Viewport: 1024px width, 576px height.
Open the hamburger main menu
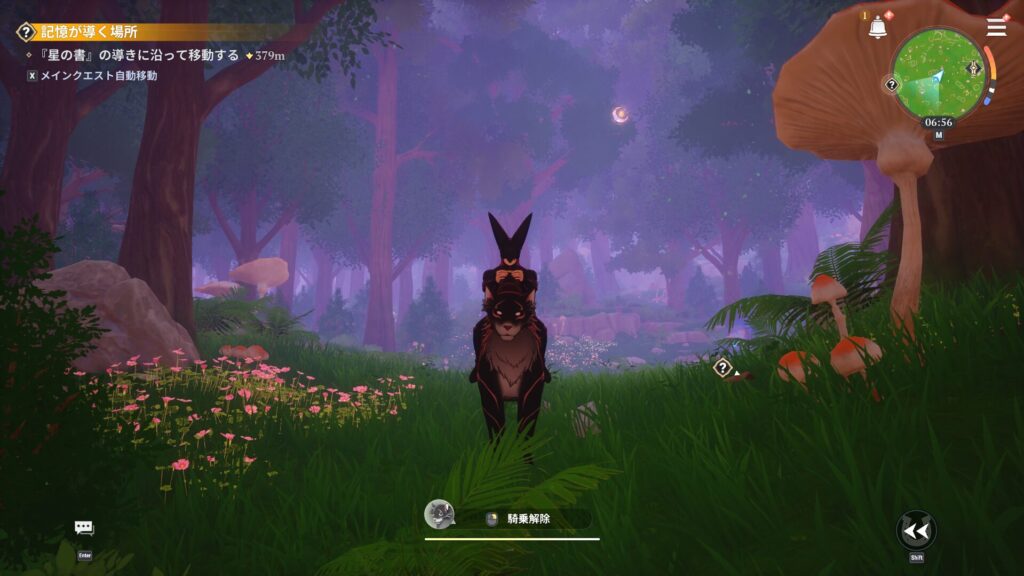pos(997,27)
